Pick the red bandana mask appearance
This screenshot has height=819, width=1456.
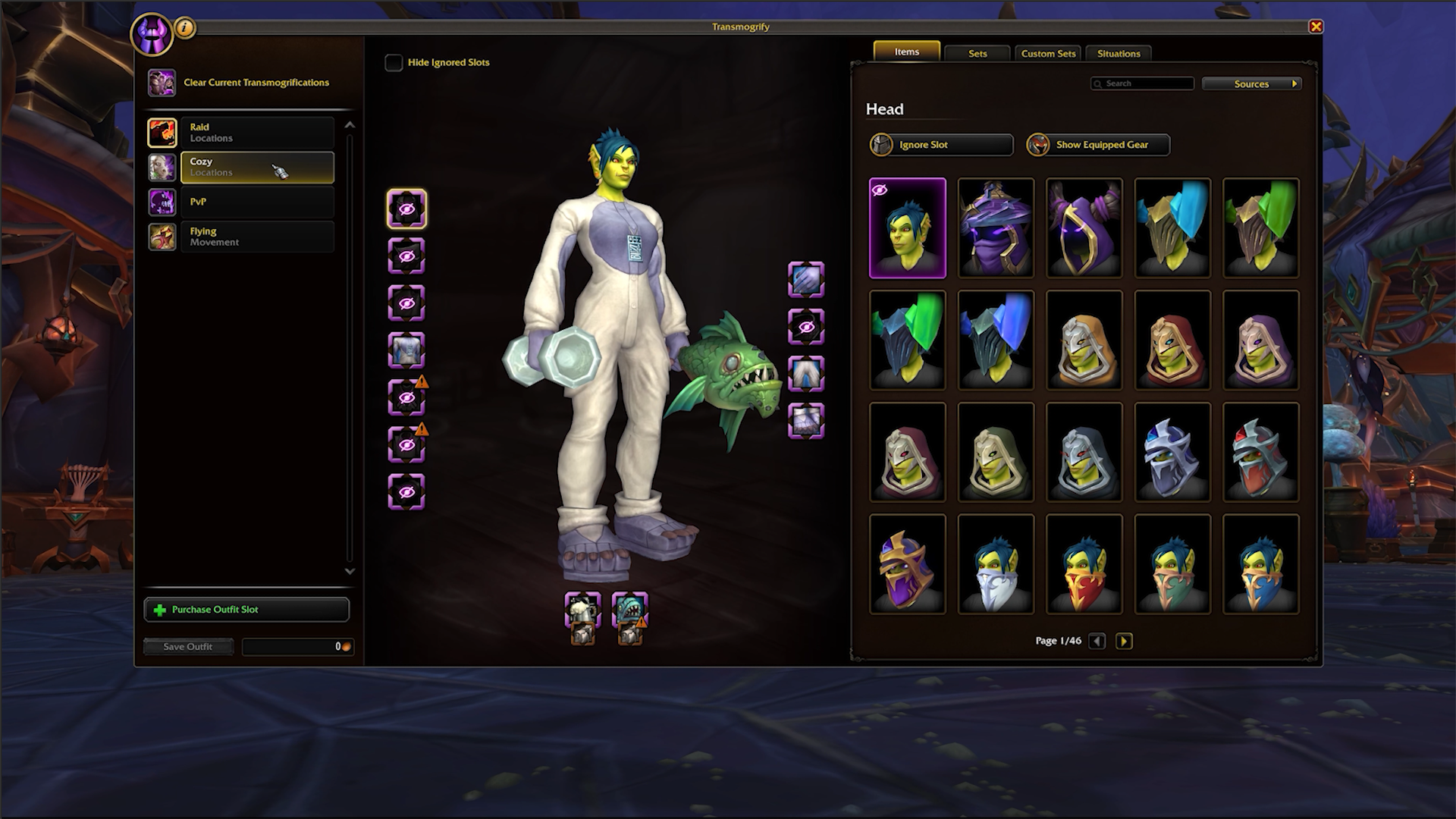1084,564
